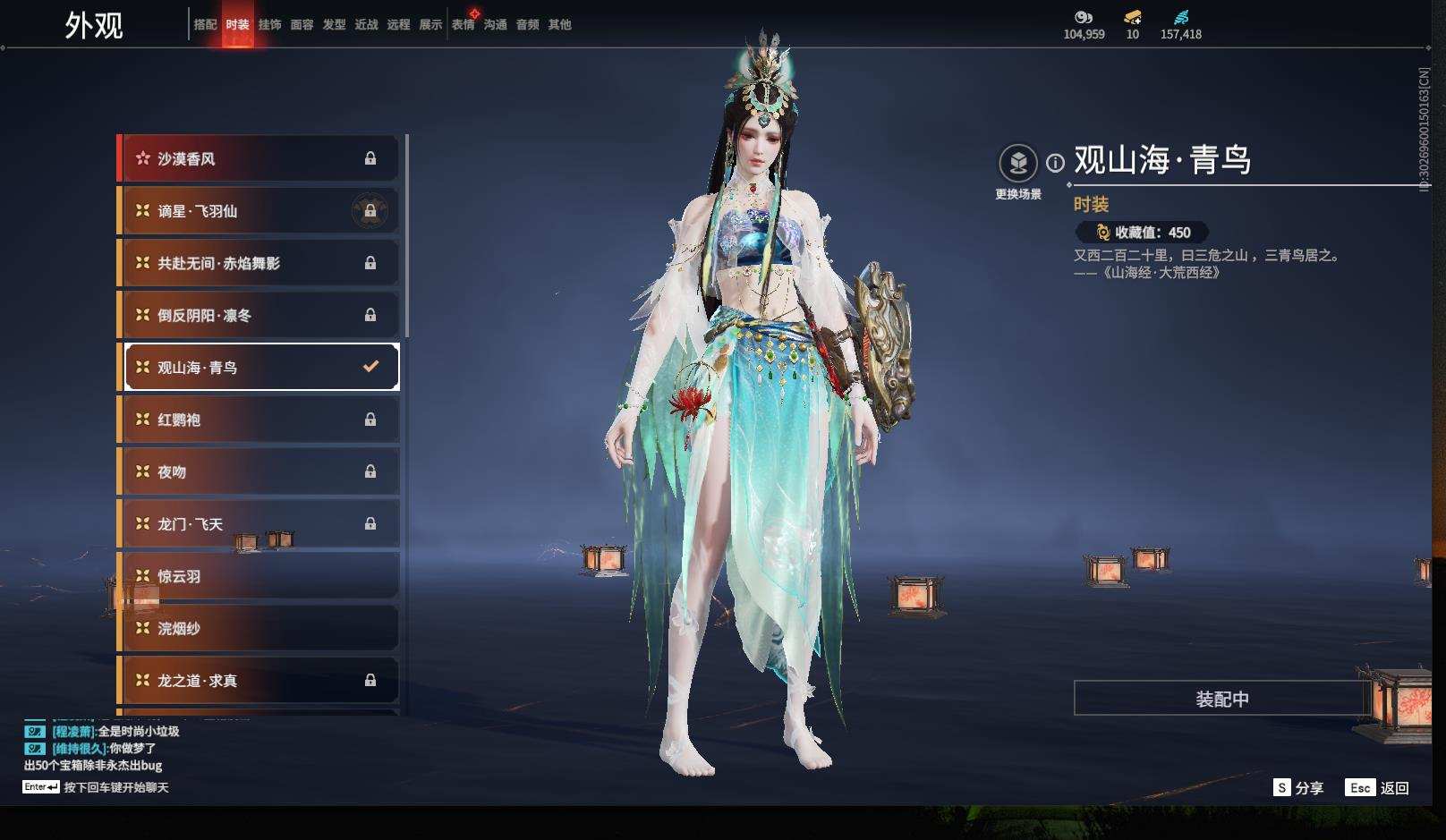Open the 挂饰 accessories tab
The width and height of the screenshot is (1446, 840).
click(x=269, y=25)
